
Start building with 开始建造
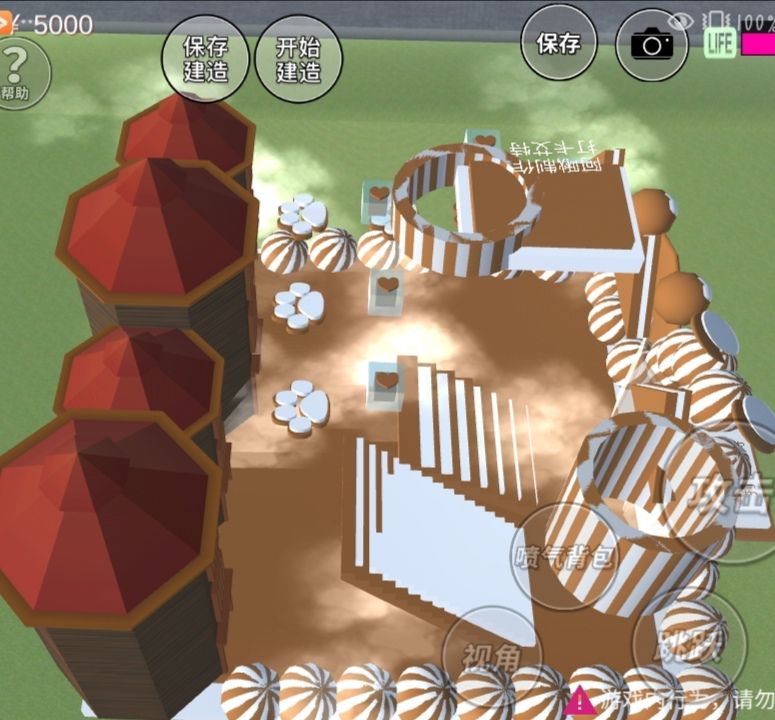298,57
